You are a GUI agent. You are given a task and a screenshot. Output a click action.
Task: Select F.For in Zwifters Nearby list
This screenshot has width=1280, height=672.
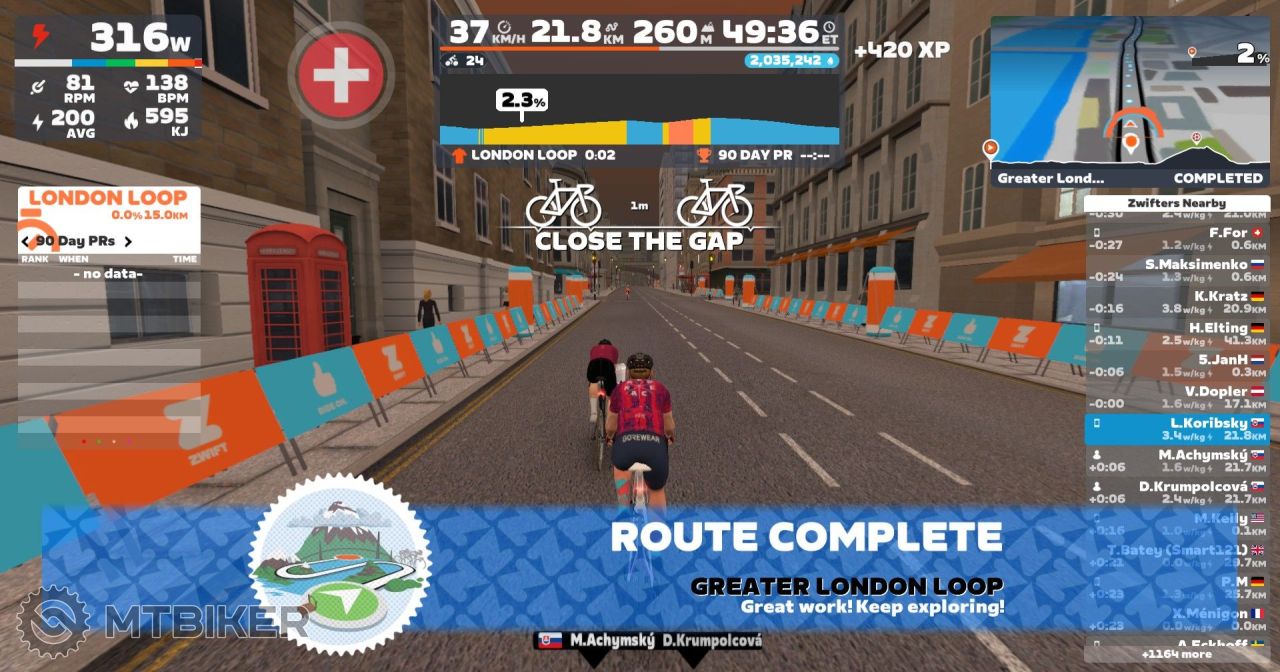point(1177,239)
